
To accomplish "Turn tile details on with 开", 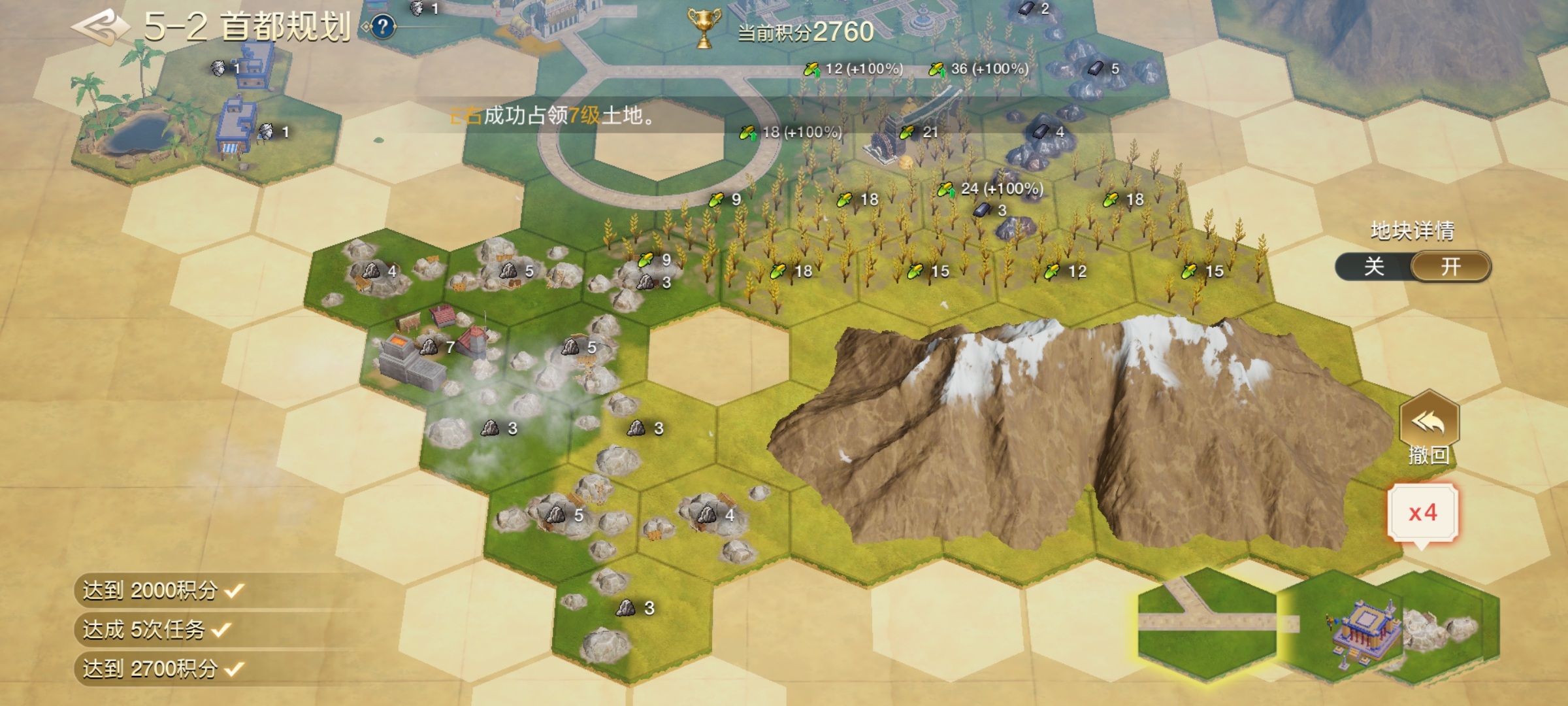I will 1450,267.
